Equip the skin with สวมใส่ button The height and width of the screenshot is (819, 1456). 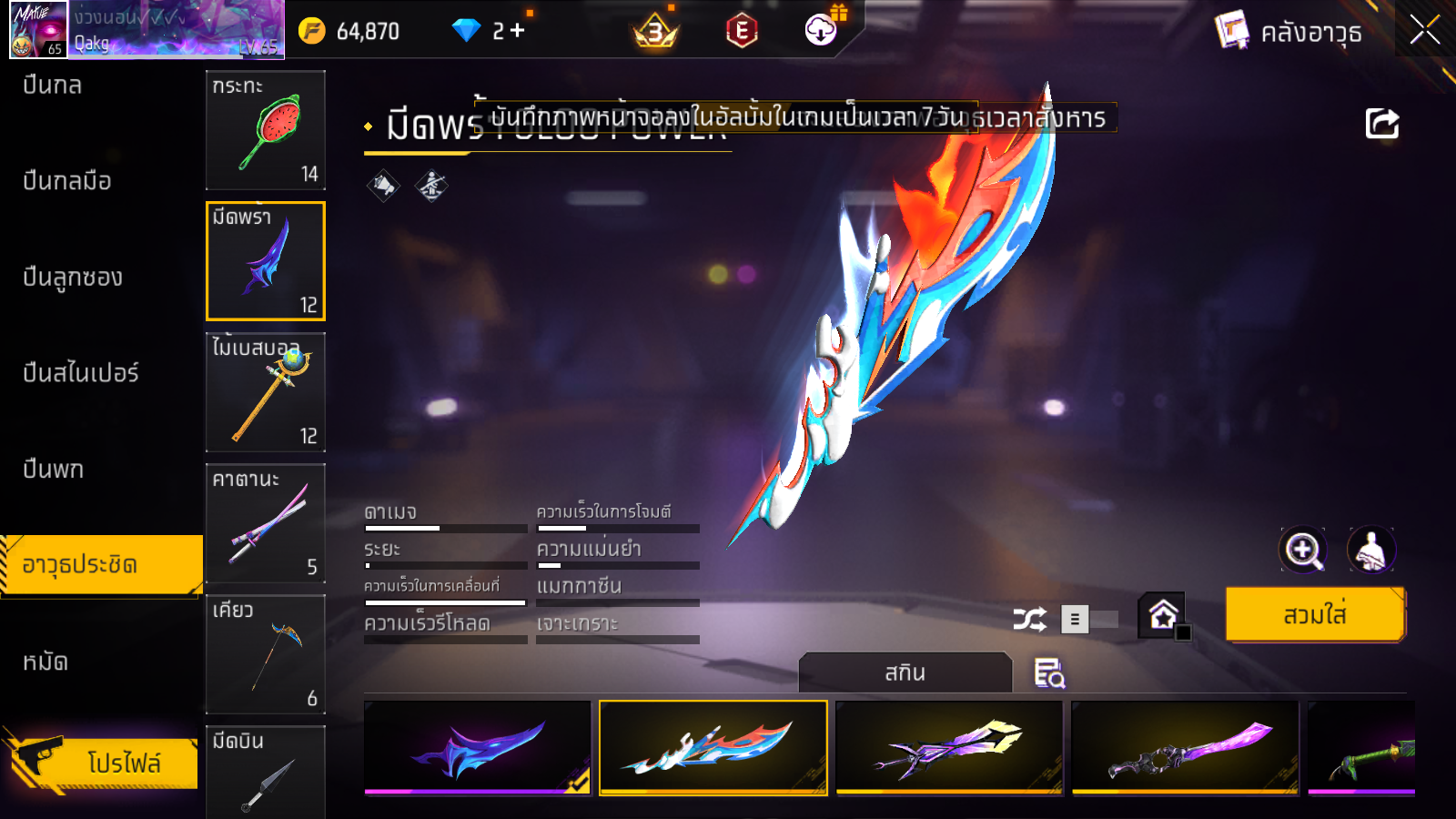[x=1314, y=615]
